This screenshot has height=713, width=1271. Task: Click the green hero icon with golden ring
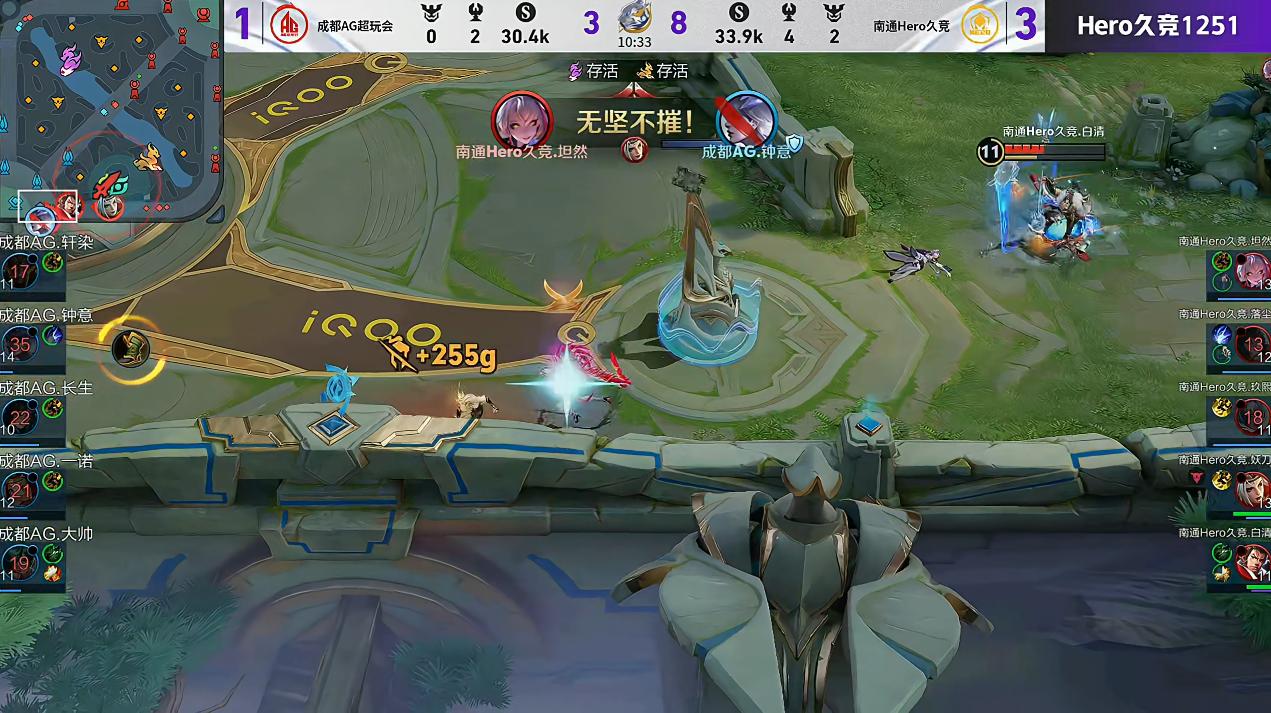(131, 348)
